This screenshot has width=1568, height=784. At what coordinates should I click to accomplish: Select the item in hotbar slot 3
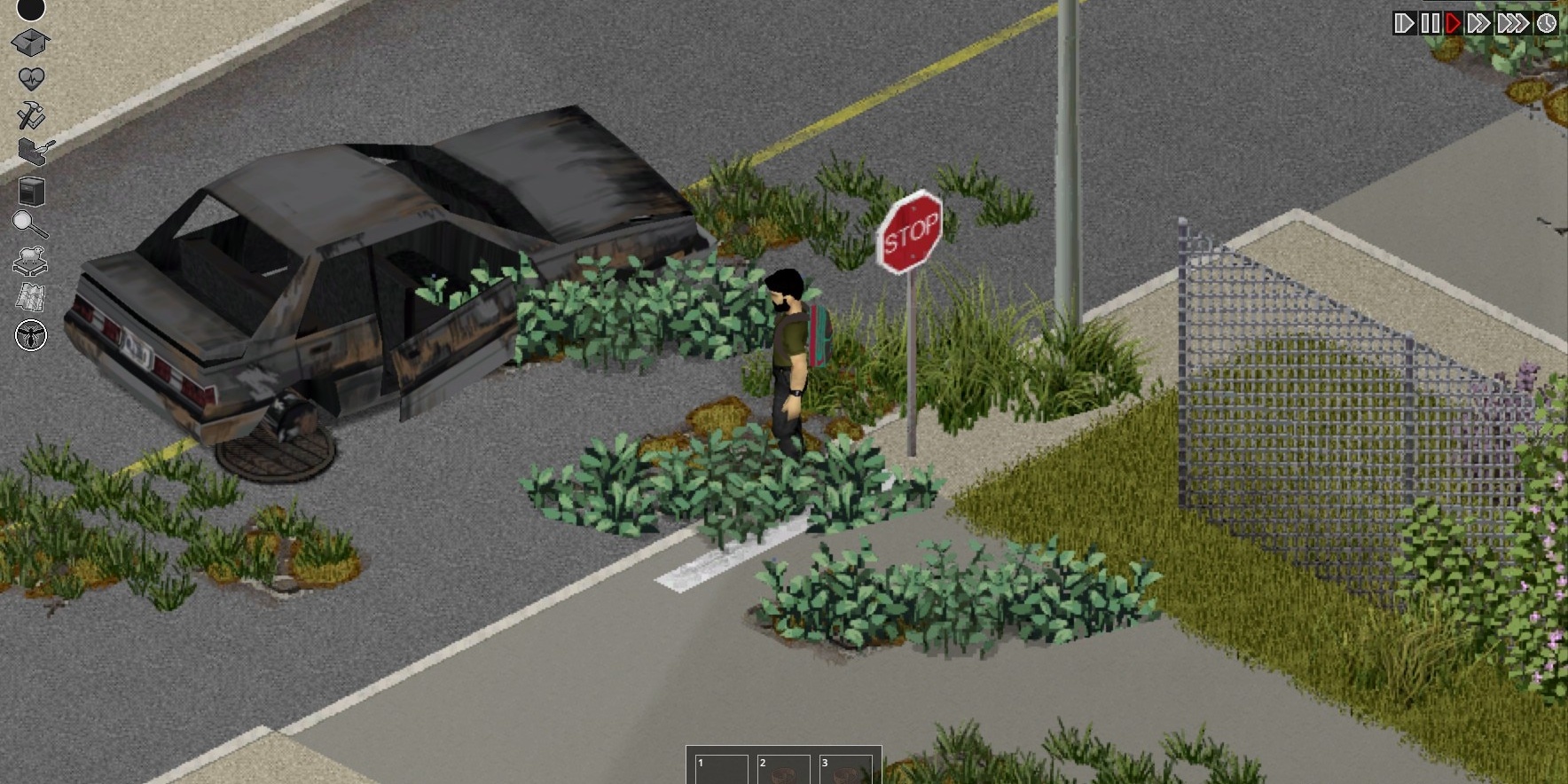click(x=847, y=770)
